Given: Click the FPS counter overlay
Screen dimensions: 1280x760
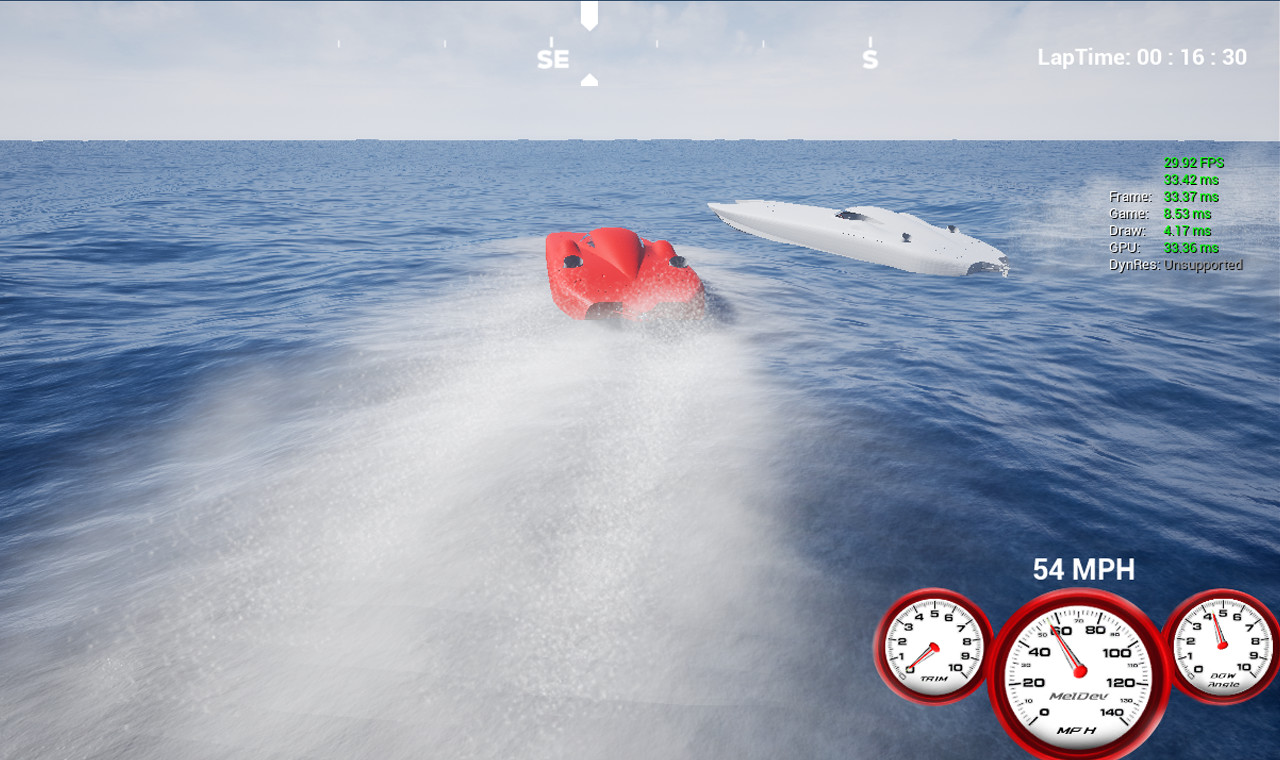Looking at the screenshot, I should coord(1194,162).
